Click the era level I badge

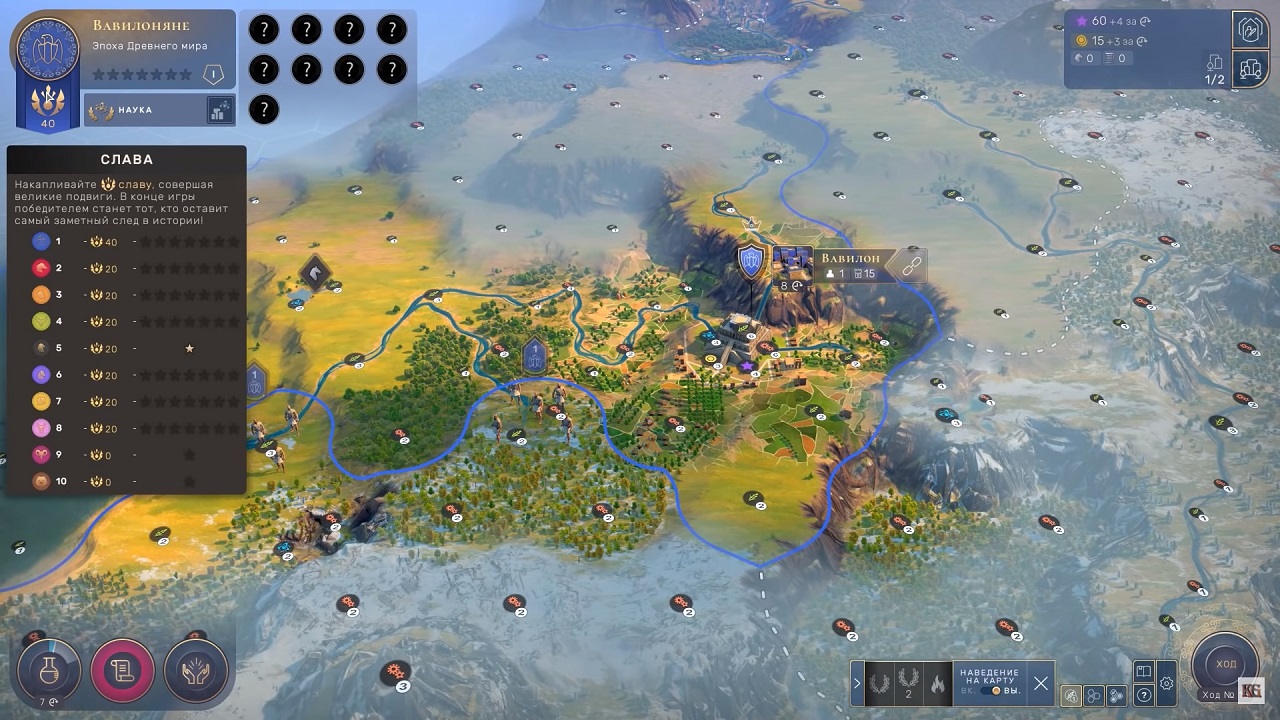(211, 74)
